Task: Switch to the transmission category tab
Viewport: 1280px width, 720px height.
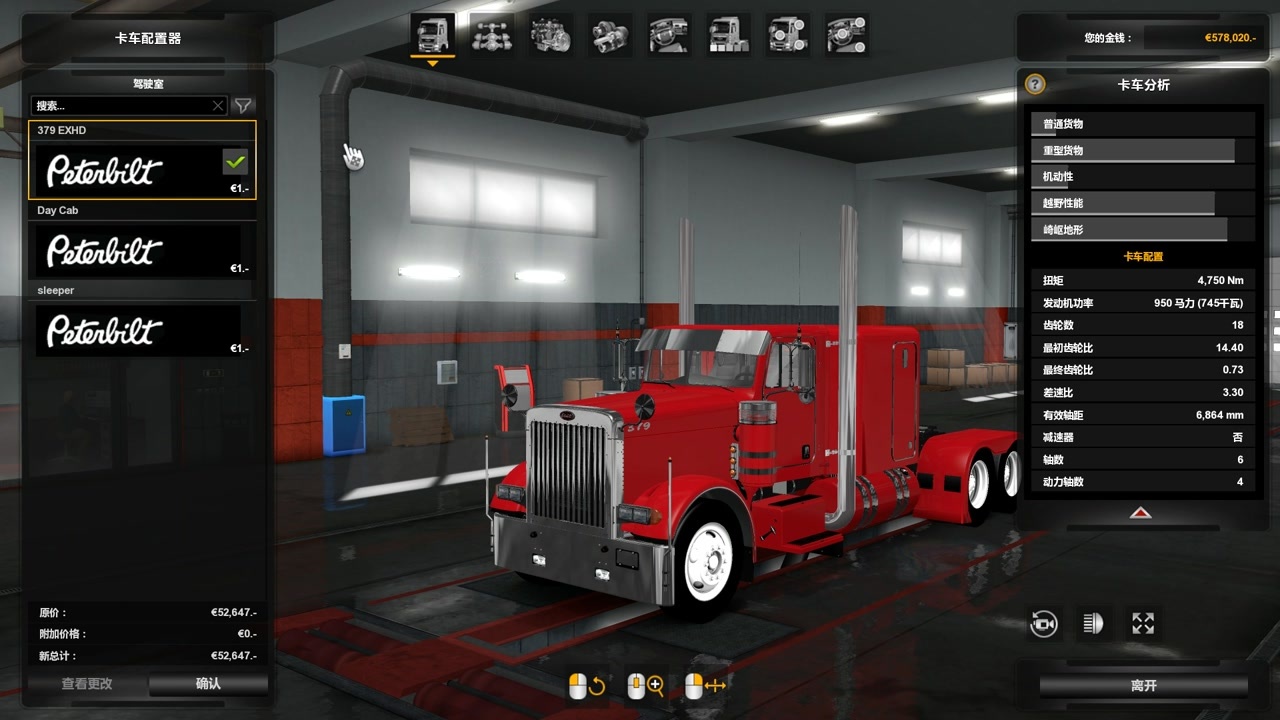Action: click(610, 36)
